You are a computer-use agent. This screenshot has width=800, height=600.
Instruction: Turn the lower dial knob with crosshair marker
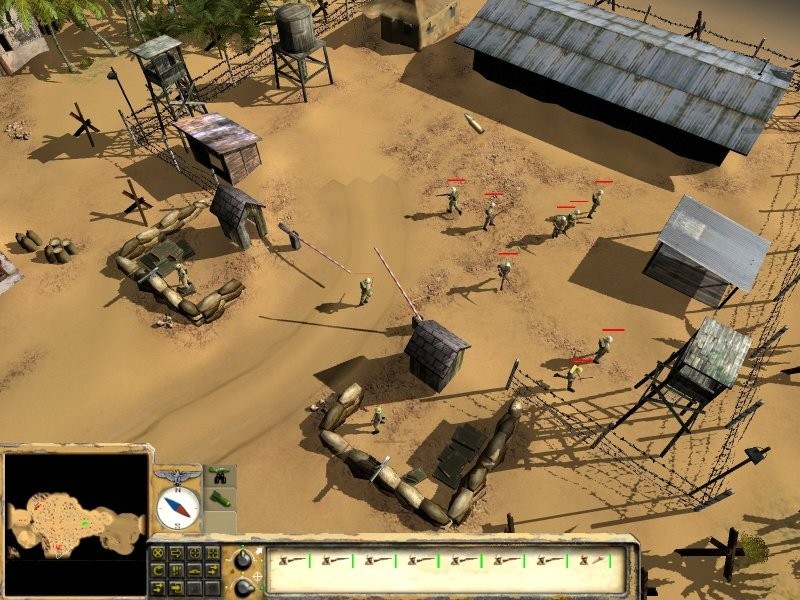click(243, 588)
